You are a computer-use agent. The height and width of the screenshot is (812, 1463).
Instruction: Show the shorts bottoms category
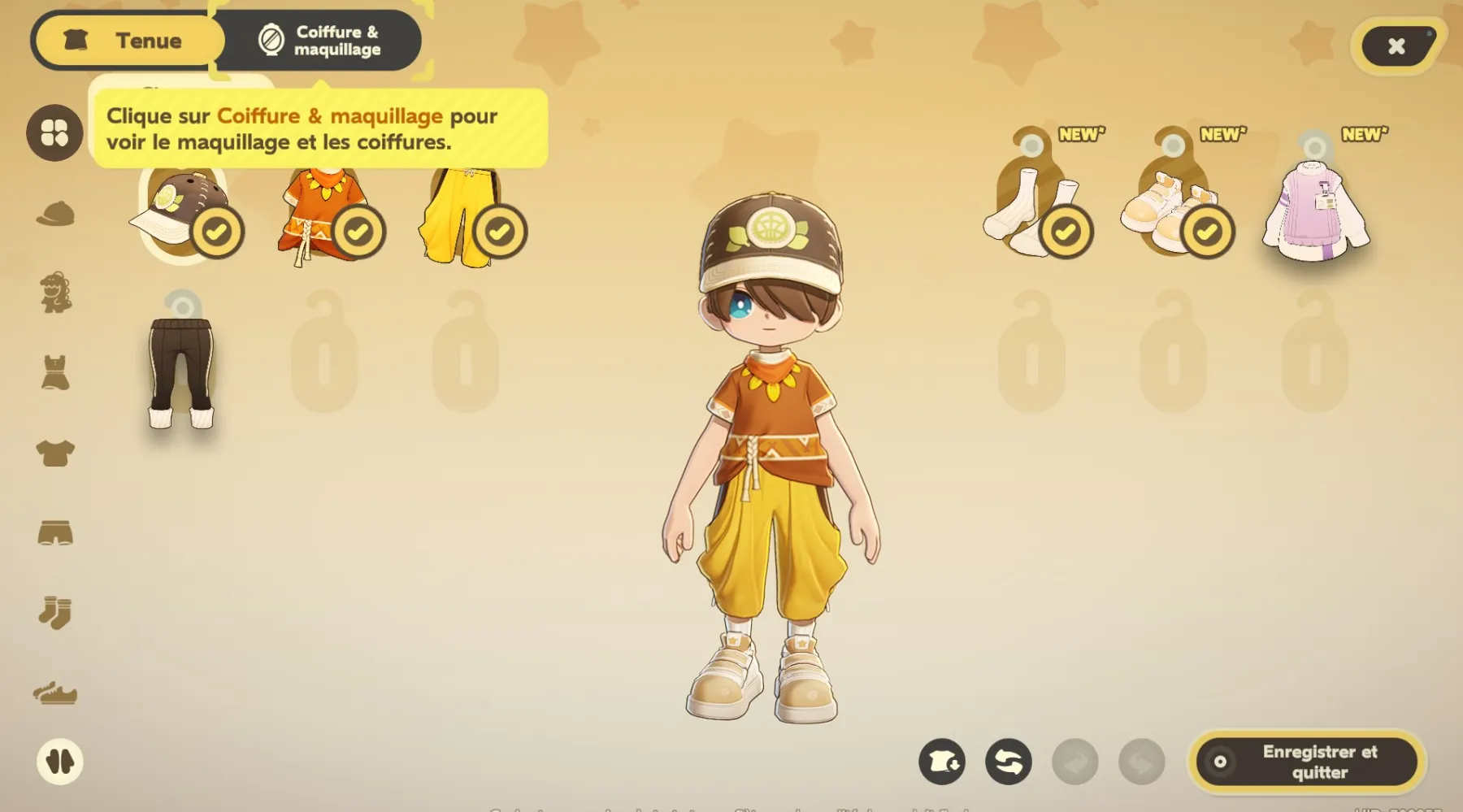pos(55,532)
